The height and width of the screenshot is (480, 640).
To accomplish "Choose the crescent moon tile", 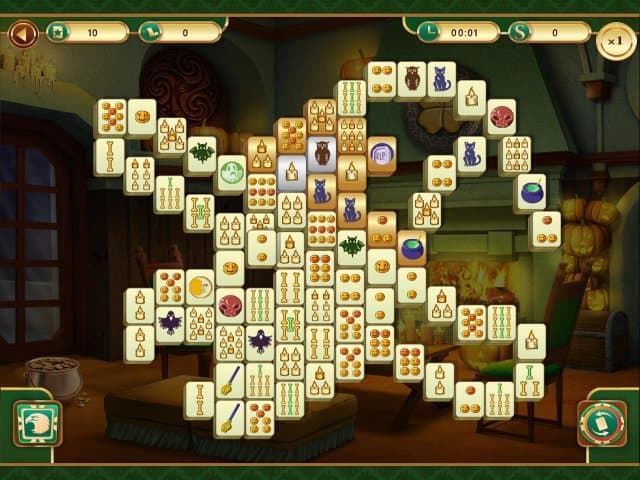I will click(x=200, y=287).
